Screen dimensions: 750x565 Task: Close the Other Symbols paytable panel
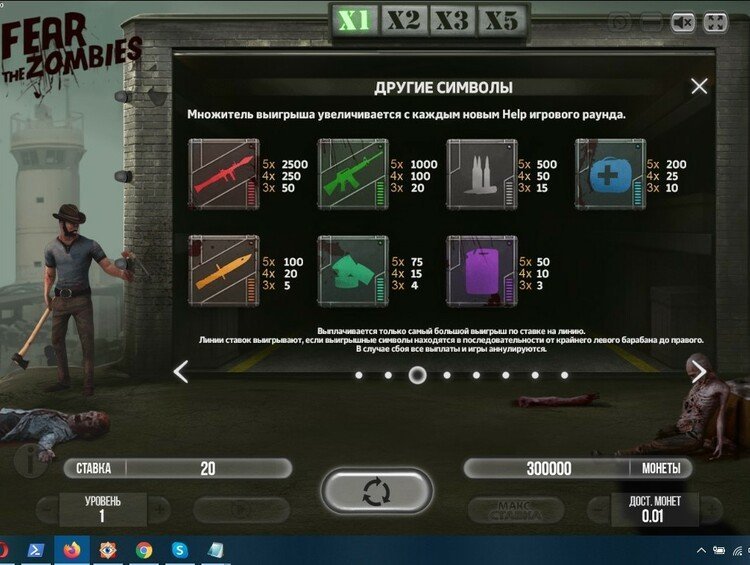(699, 87)
